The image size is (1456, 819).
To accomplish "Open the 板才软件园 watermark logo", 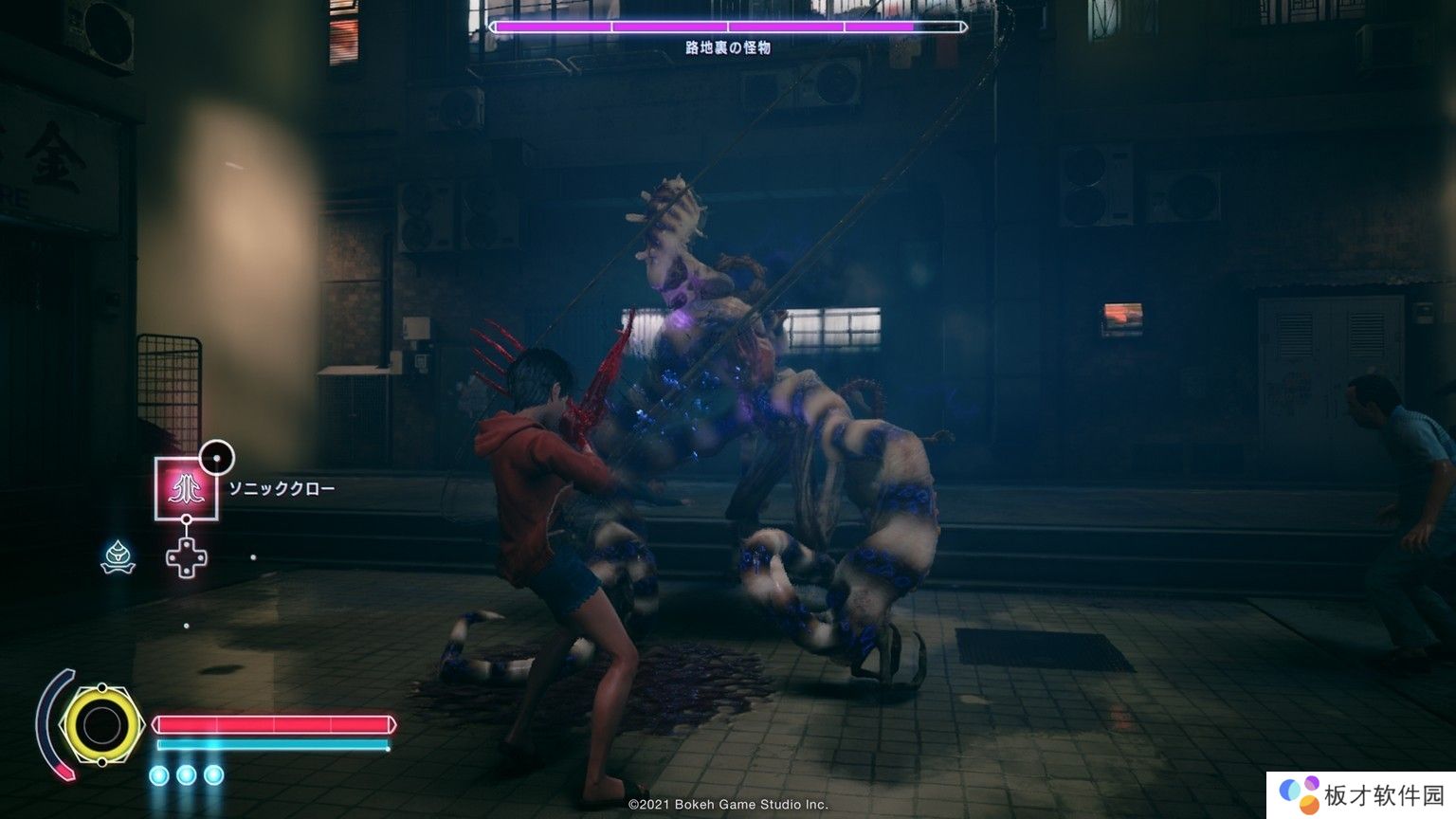I will coord(1300,794).
